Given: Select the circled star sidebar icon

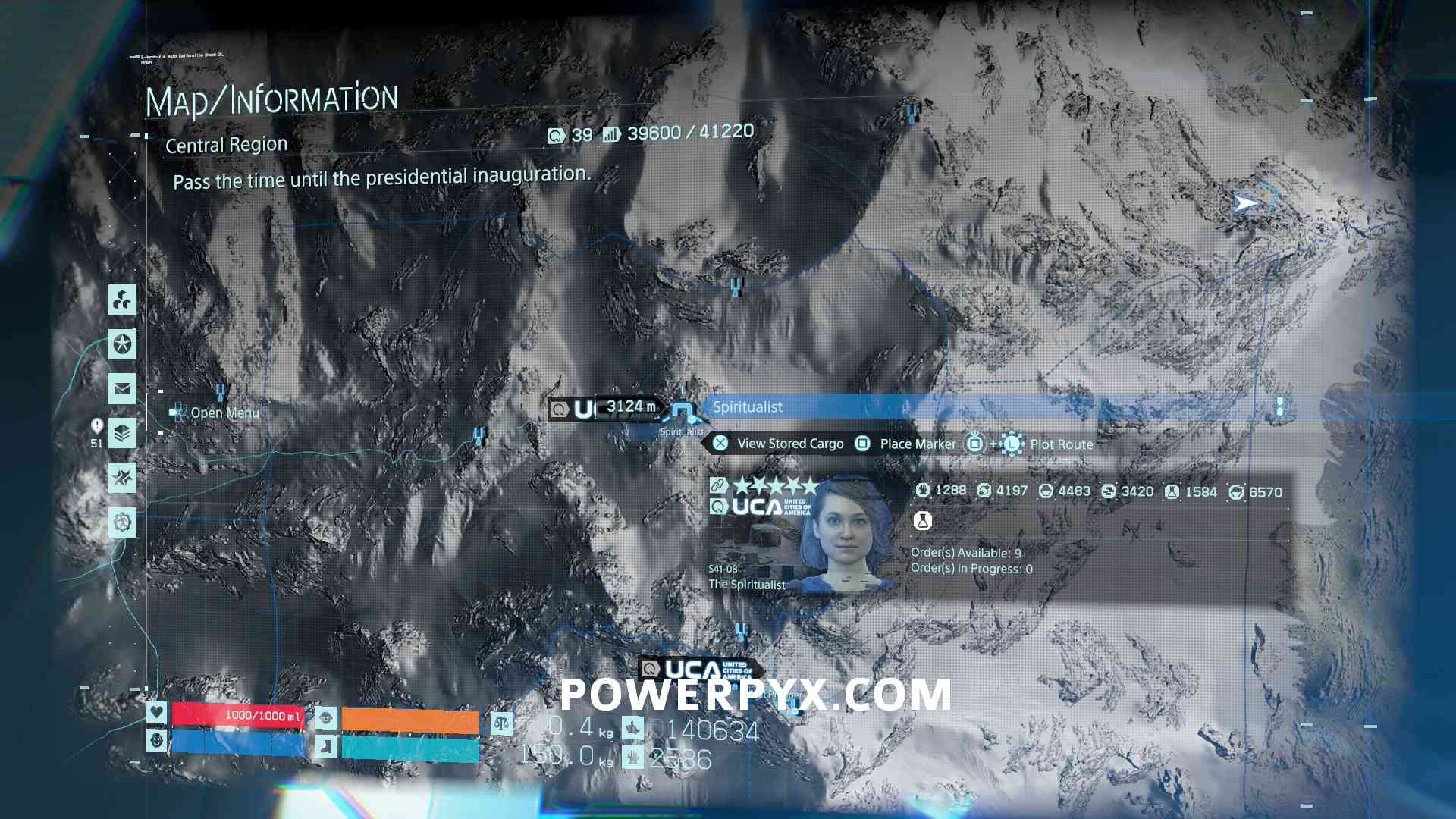Looking at the screenshot, I should click(x=122, y=344).
